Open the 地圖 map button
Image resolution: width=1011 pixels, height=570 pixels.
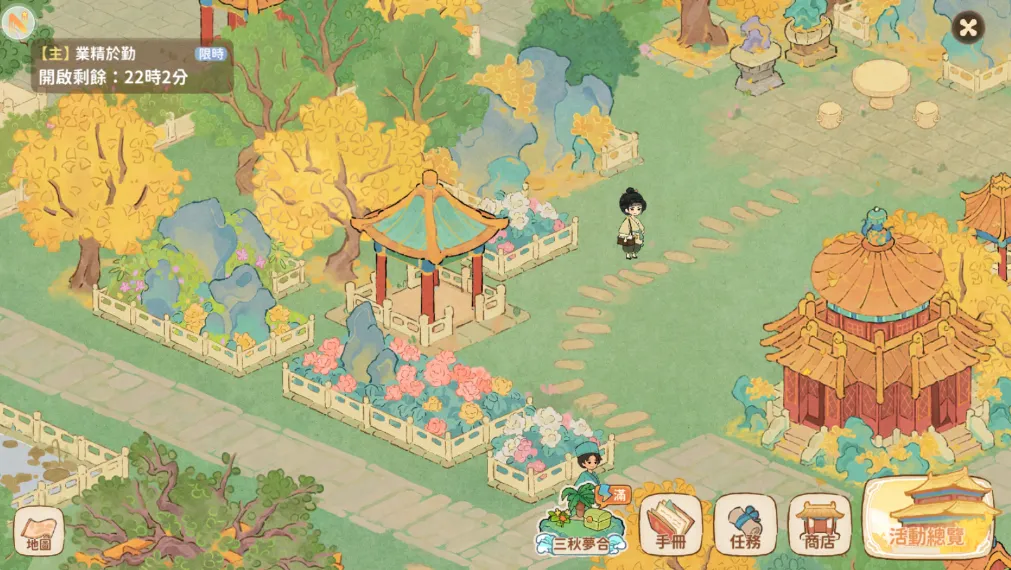click(x=38, y=531)
